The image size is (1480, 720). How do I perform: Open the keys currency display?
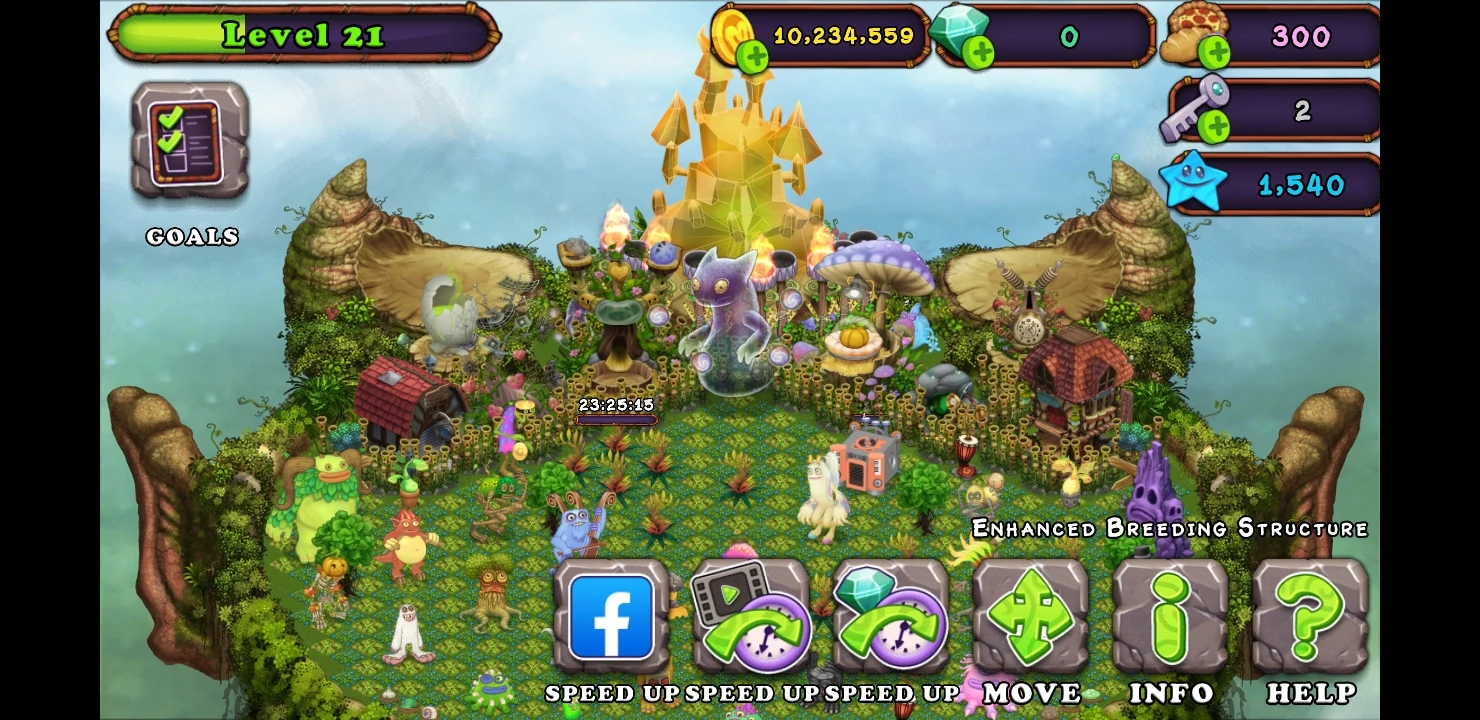1270,110
